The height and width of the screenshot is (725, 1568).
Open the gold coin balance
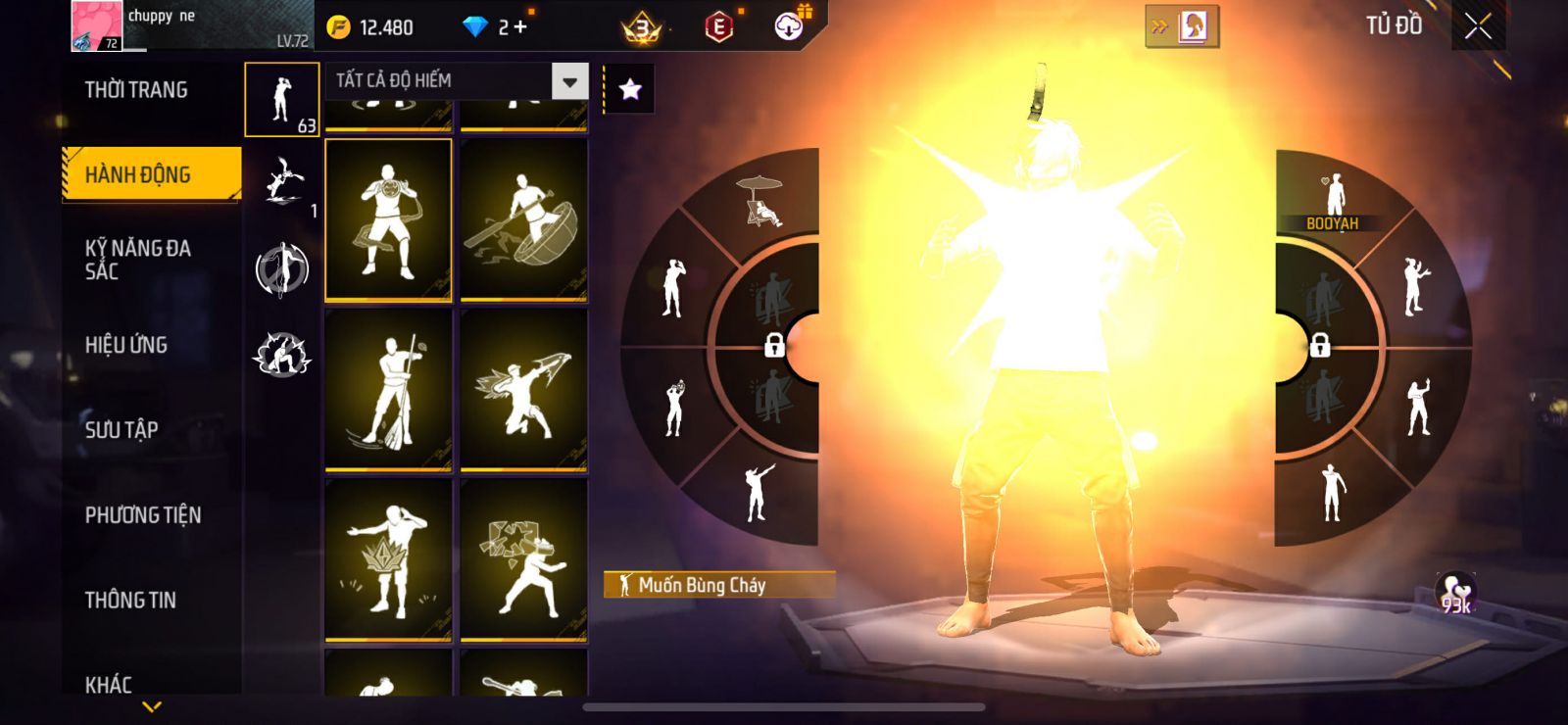(x=370, y=27)
